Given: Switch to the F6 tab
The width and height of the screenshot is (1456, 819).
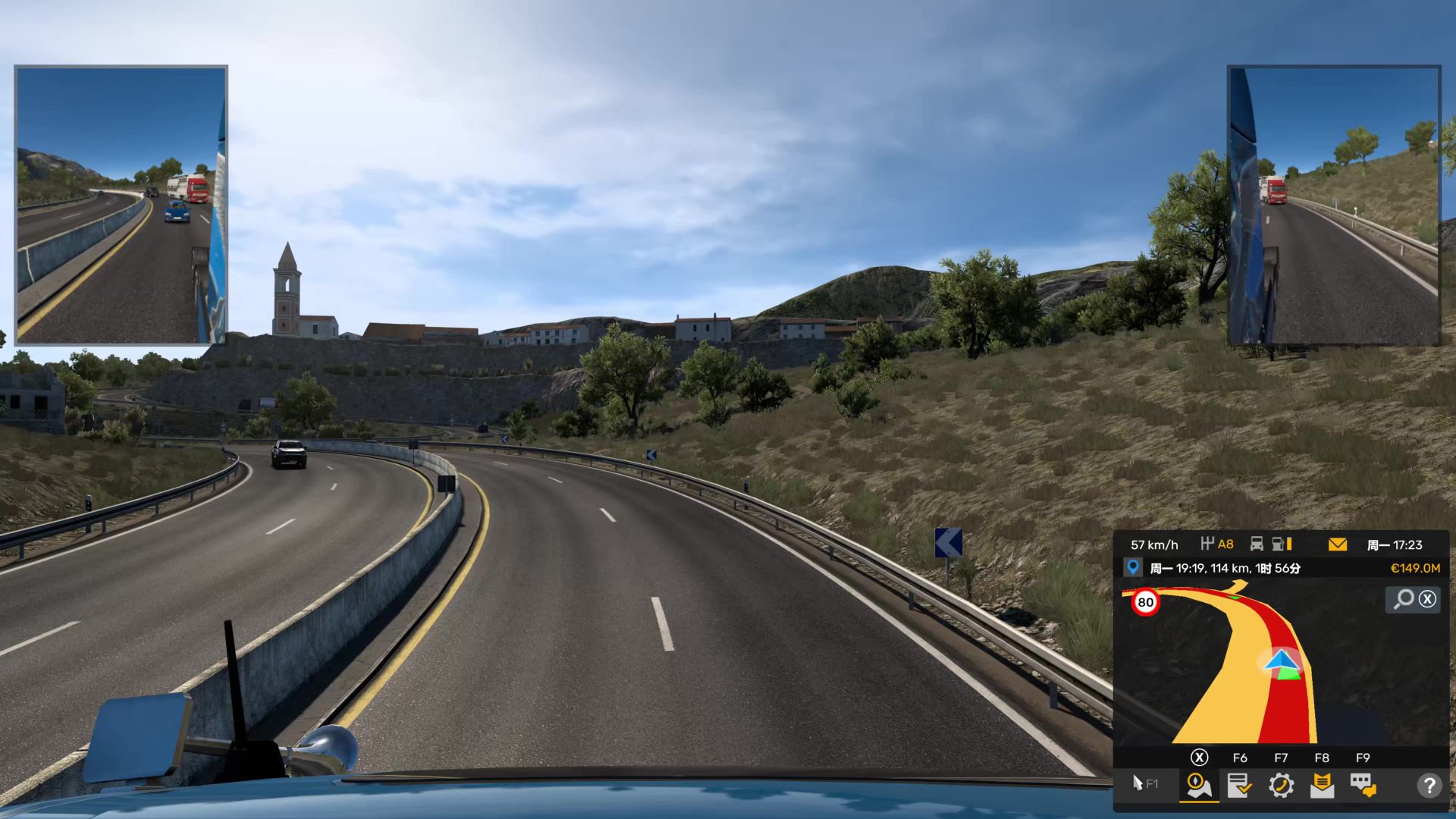Looking at the screenshot, I should (1241, 758).
